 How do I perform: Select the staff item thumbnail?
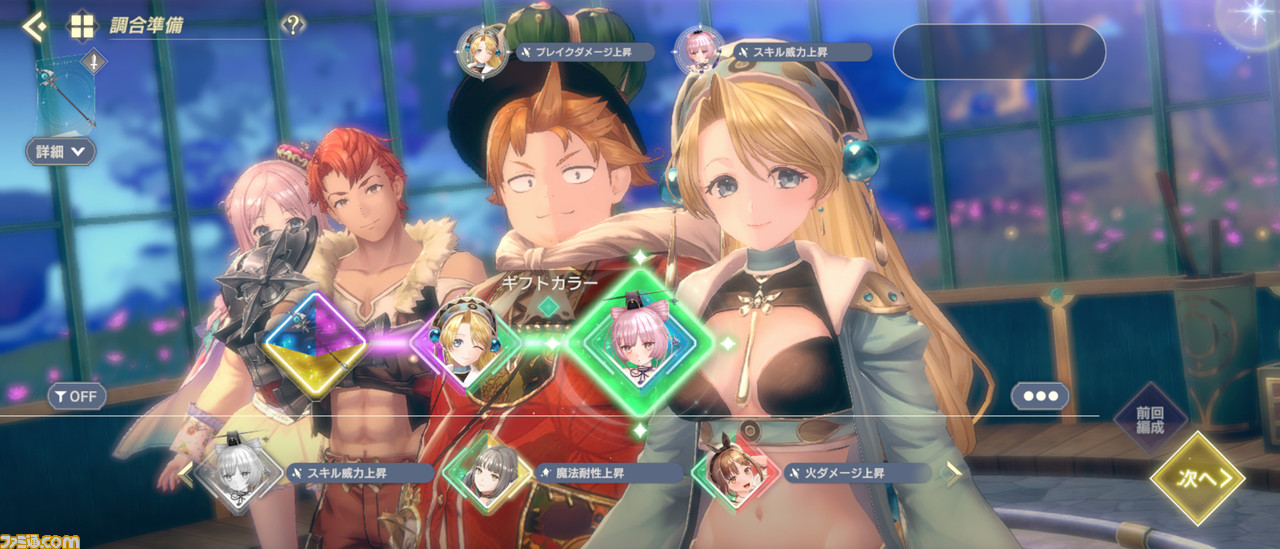[68, 93]
